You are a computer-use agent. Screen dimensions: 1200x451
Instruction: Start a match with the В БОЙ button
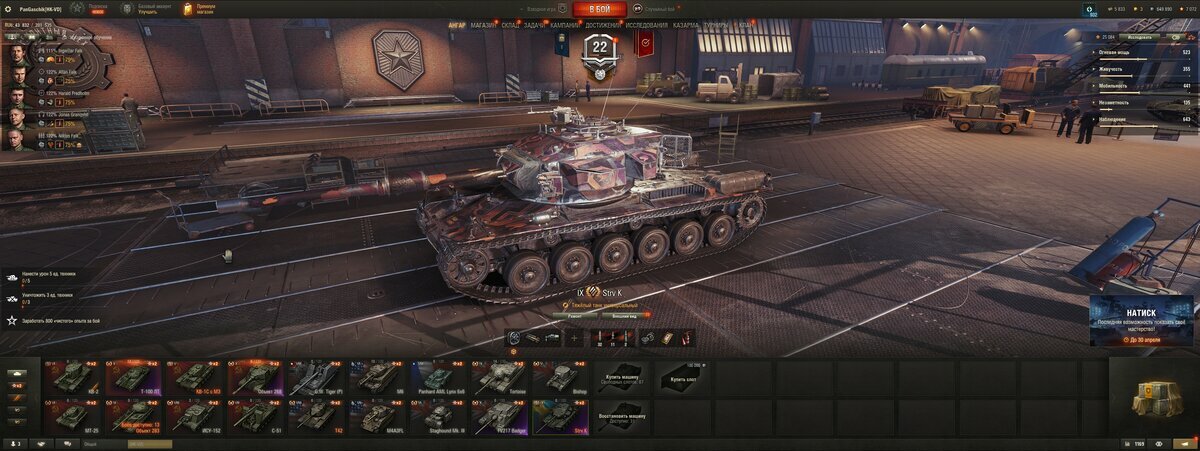599,9
